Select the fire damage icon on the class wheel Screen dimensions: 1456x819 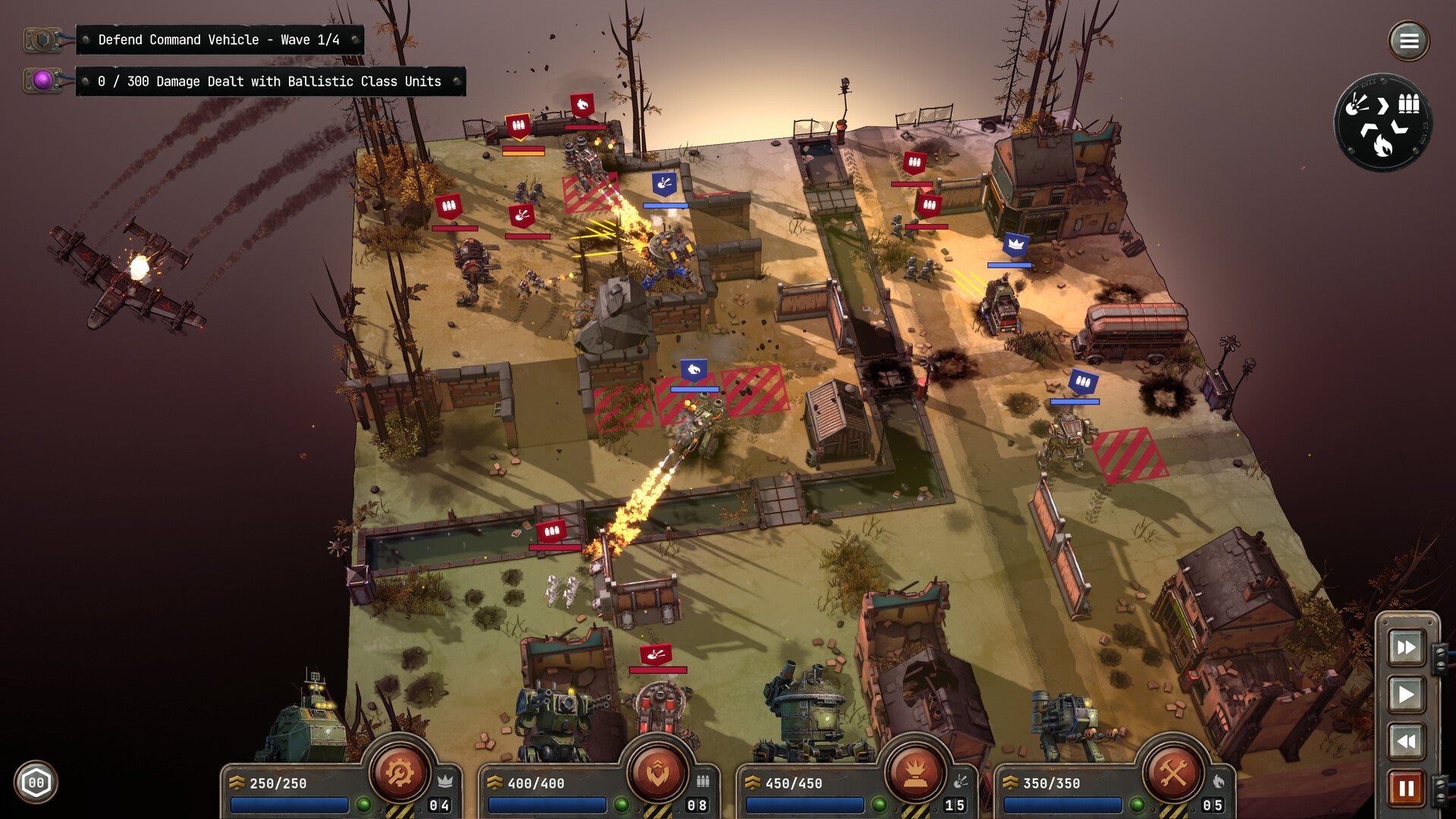click(x=1382, y=146)
